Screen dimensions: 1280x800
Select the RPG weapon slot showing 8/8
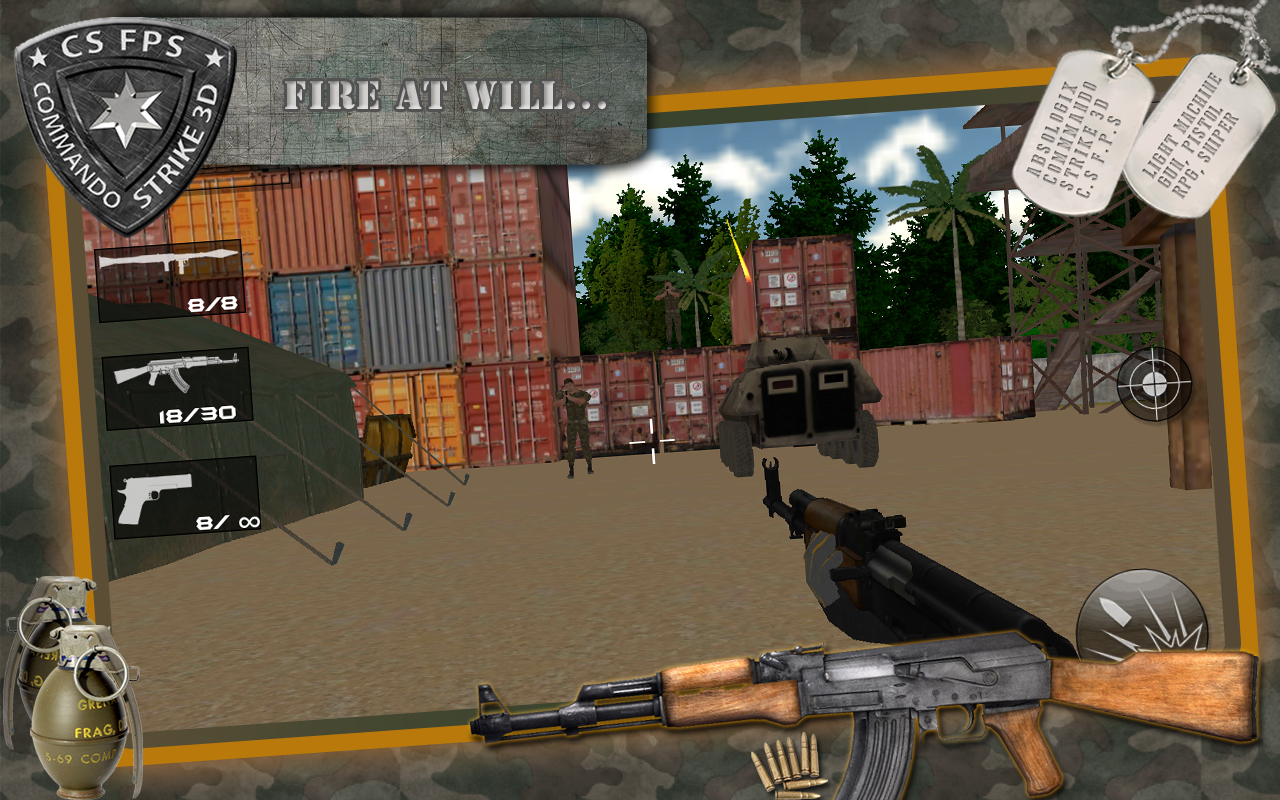[x=170, y=280]
